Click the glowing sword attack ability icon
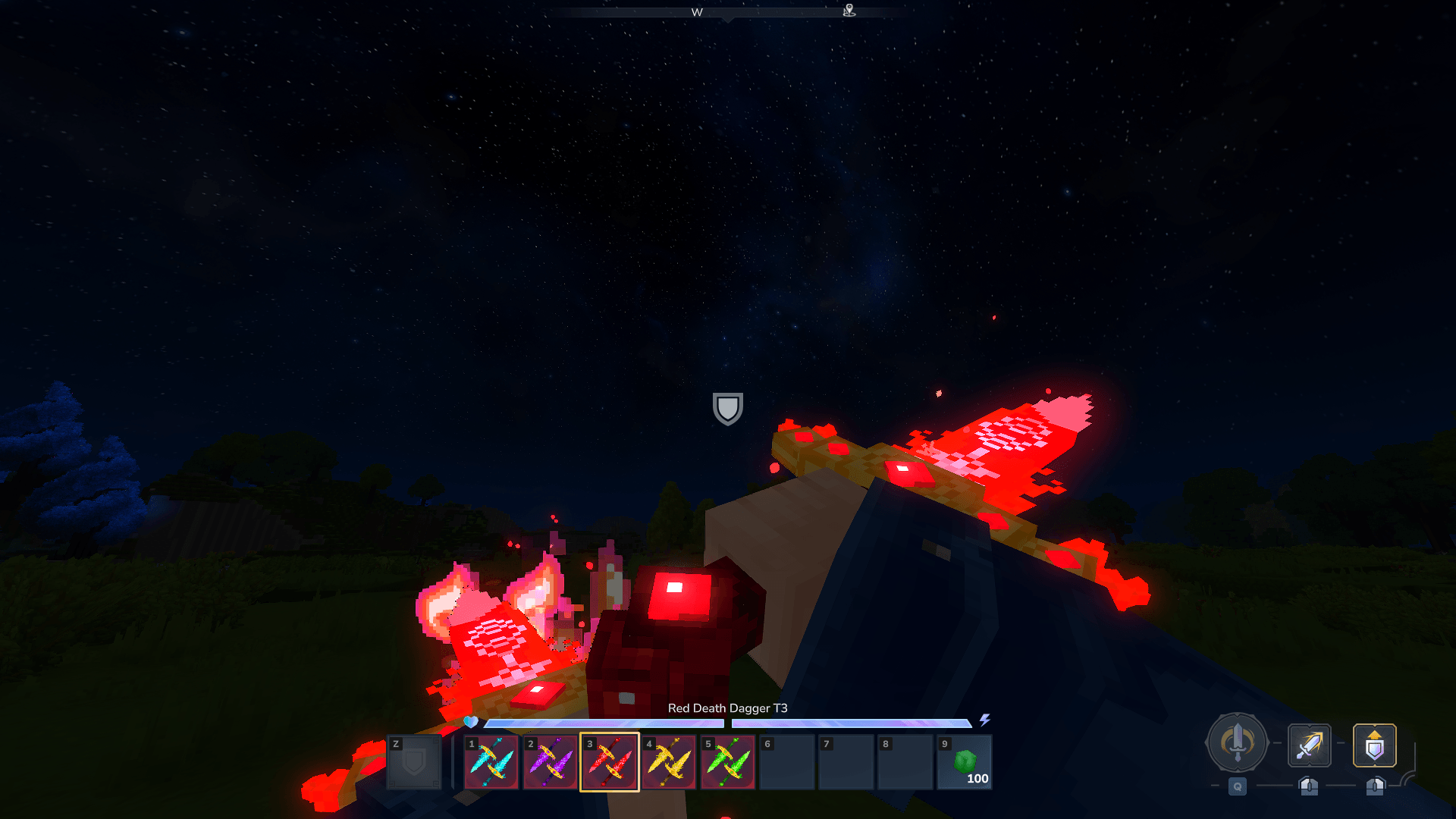 pyautogui.click(x=1309, y=745)
